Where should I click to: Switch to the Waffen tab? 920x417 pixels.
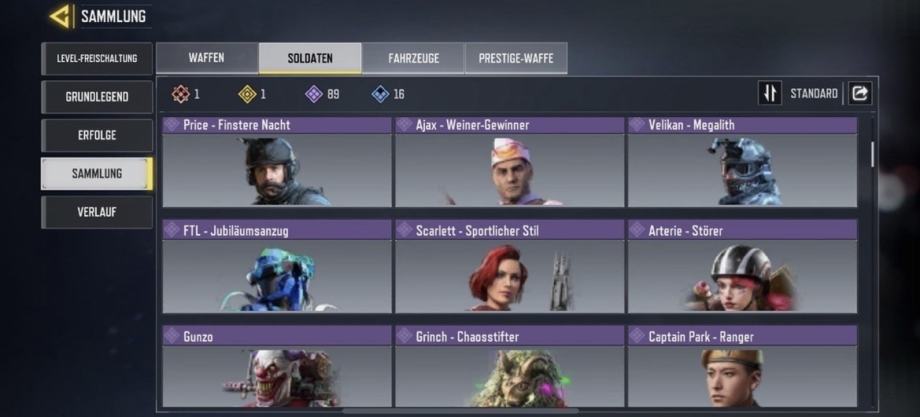click(206, 58)
